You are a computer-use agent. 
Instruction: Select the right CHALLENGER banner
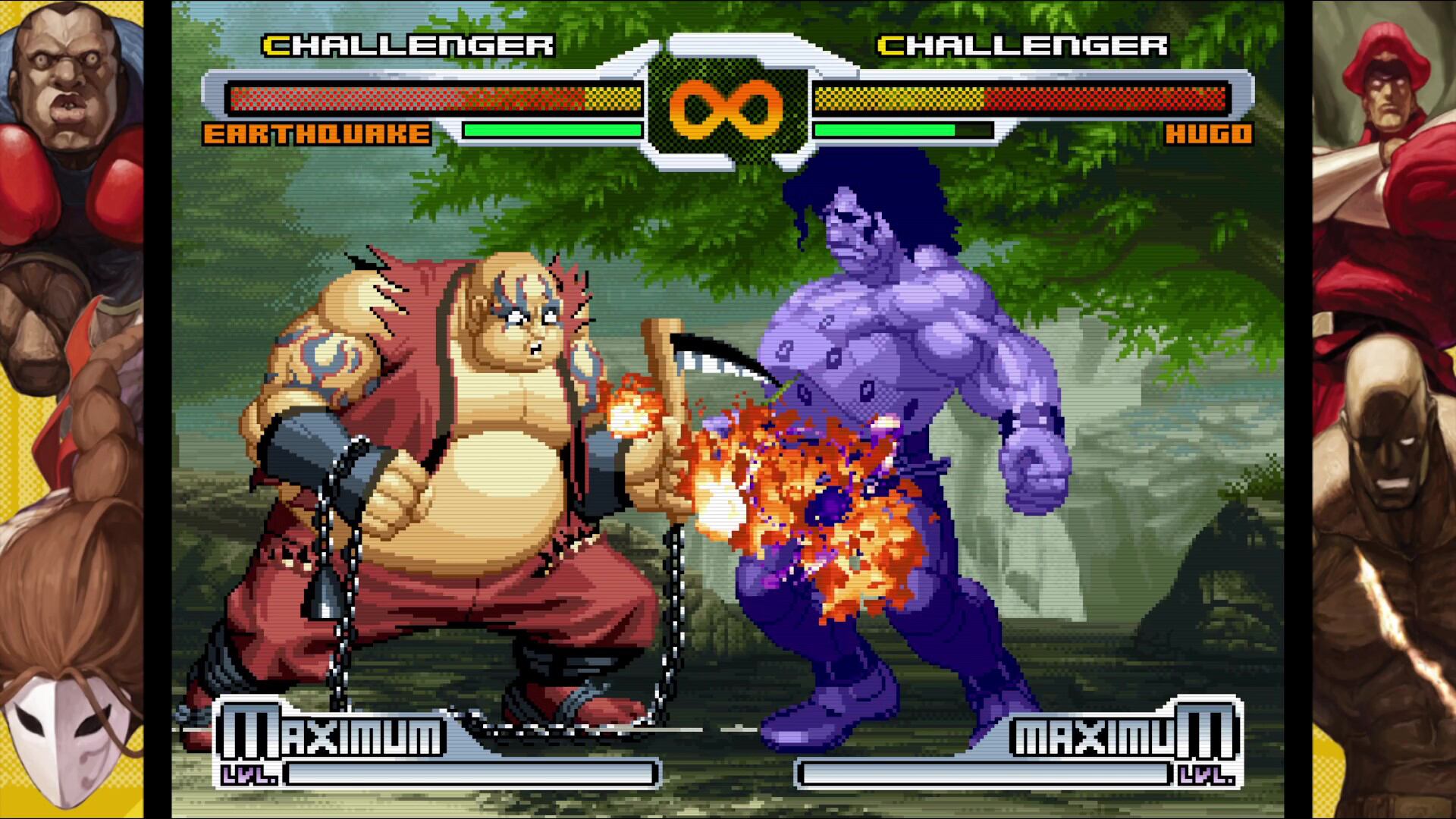pyautogui.click(x=1018, y=45)
